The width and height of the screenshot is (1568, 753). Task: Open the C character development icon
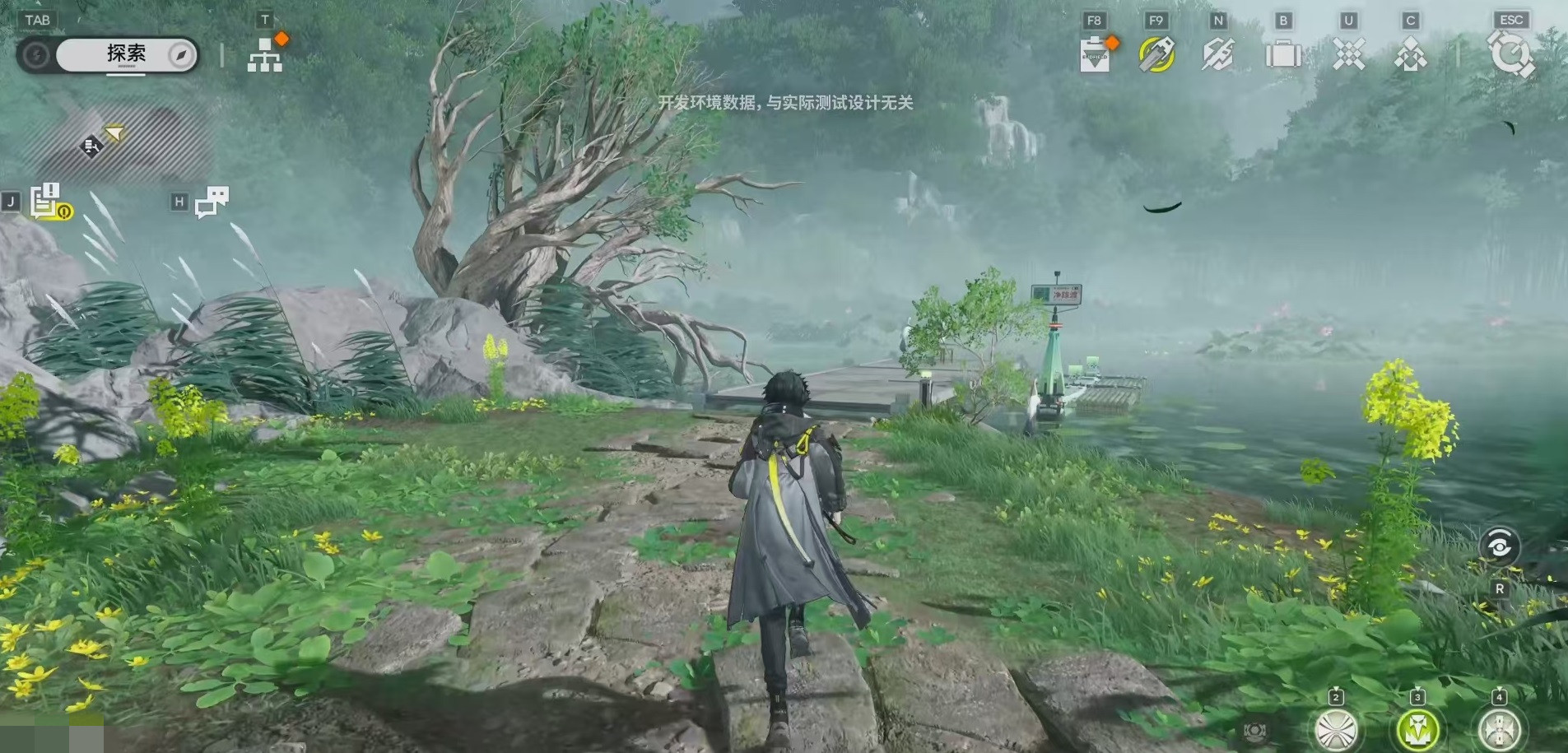tap(1412, 53)
